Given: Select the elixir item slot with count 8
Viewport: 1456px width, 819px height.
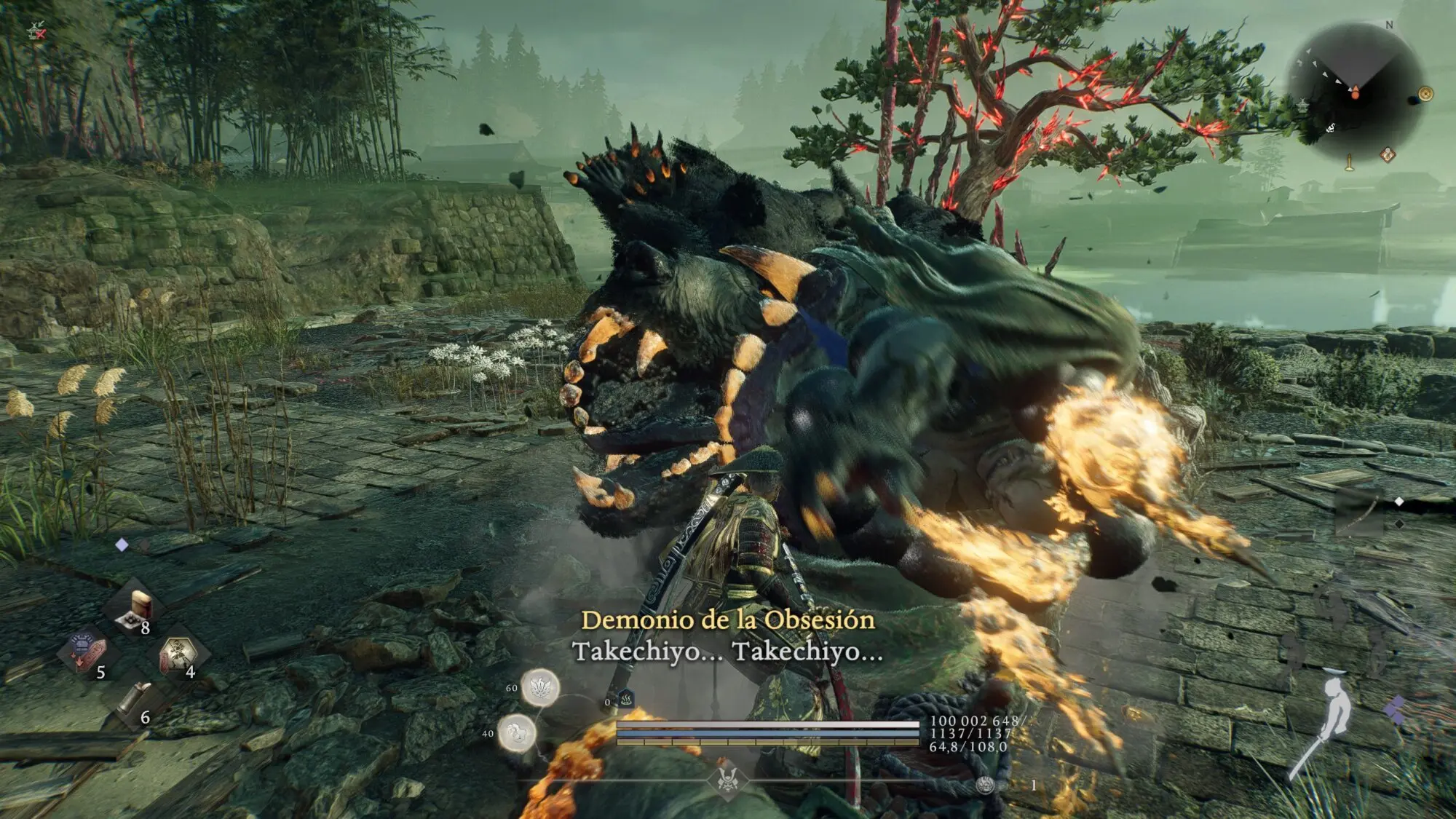Looking at the screenshot, I should [135, 610].
